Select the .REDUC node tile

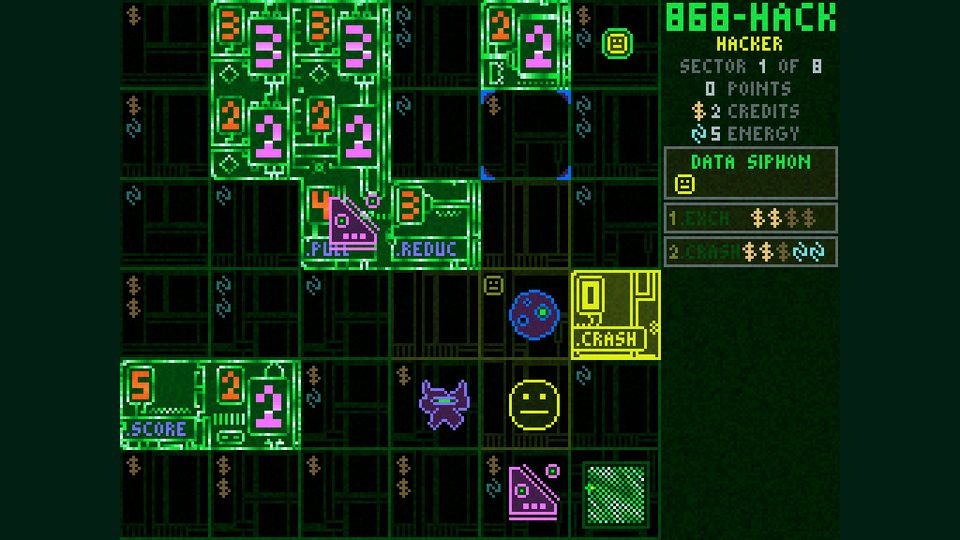tap(435, 224)
